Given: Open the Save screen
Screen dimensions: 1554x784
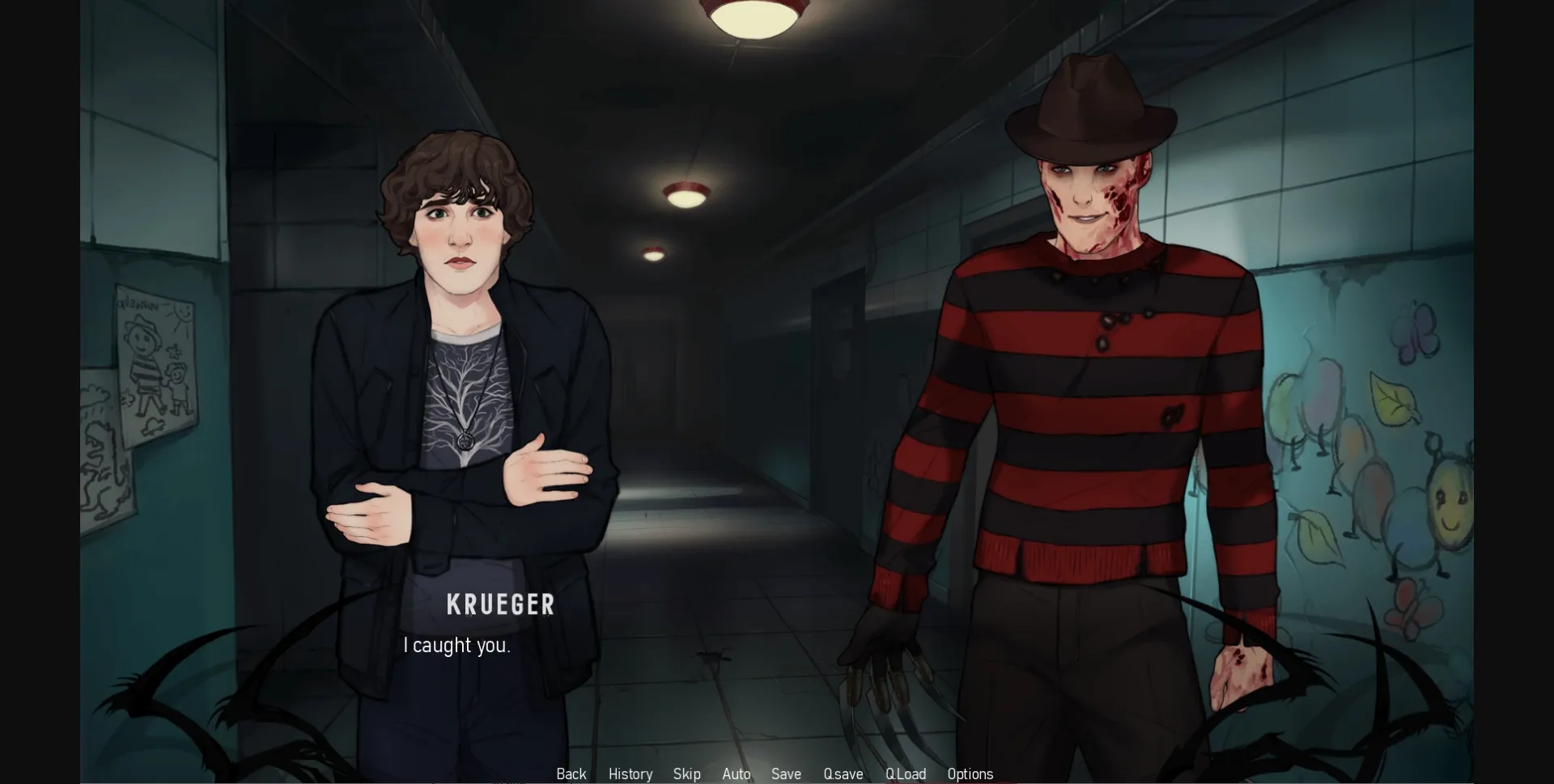Looking at the screenshot, I should click(786, 774).
